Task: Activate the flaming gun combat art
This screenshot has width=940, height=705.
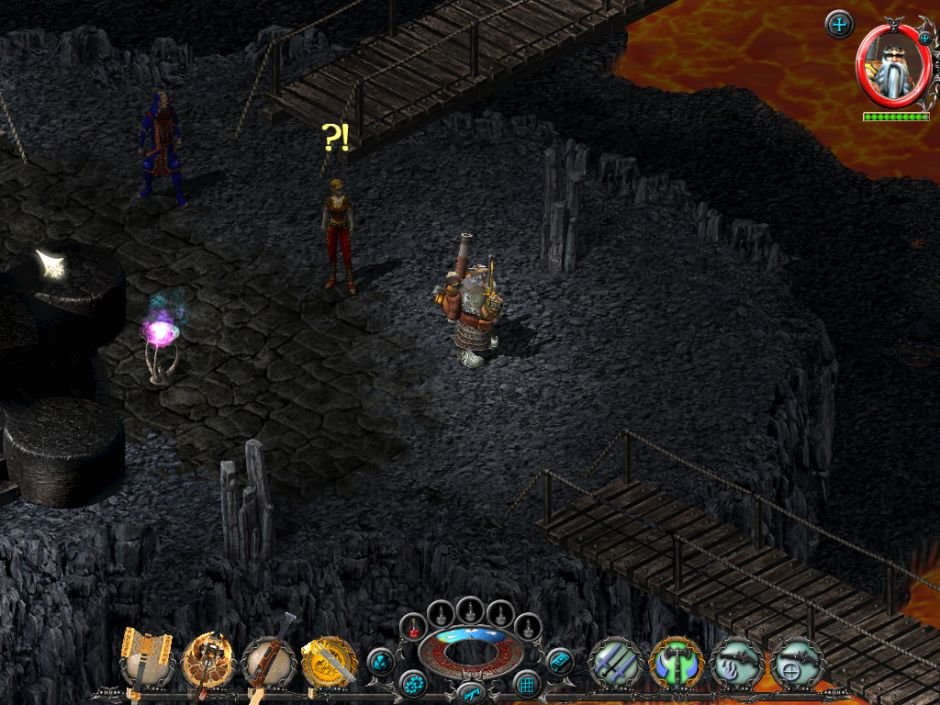Action: [x=737, y=663]
